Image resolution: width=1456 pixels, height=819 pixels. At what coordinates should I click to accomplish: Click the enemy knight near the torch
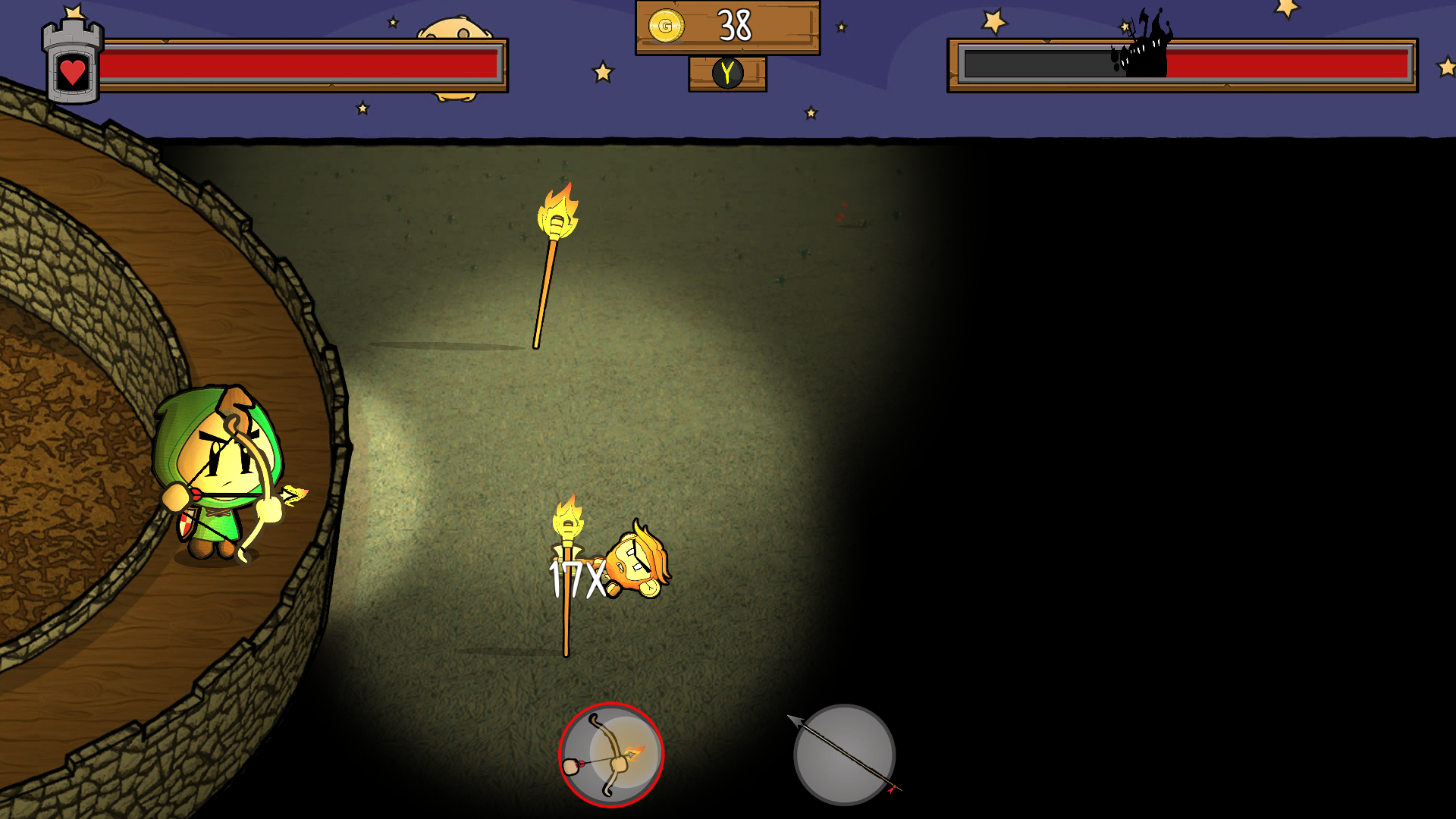point(637,561)
